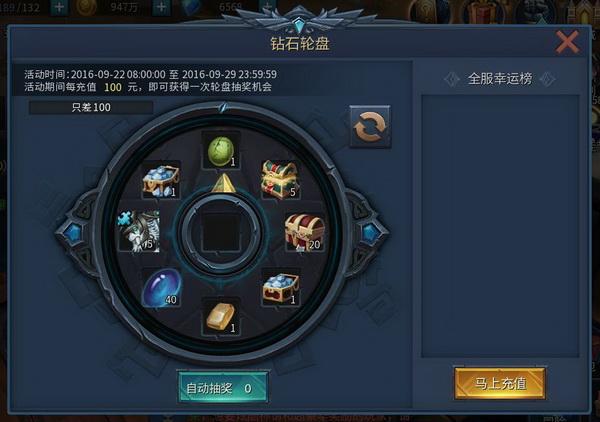This screenshot has width=600, height=422.
Task: Close the 钻石轮盘 window
Action: (x=567, y=41)
